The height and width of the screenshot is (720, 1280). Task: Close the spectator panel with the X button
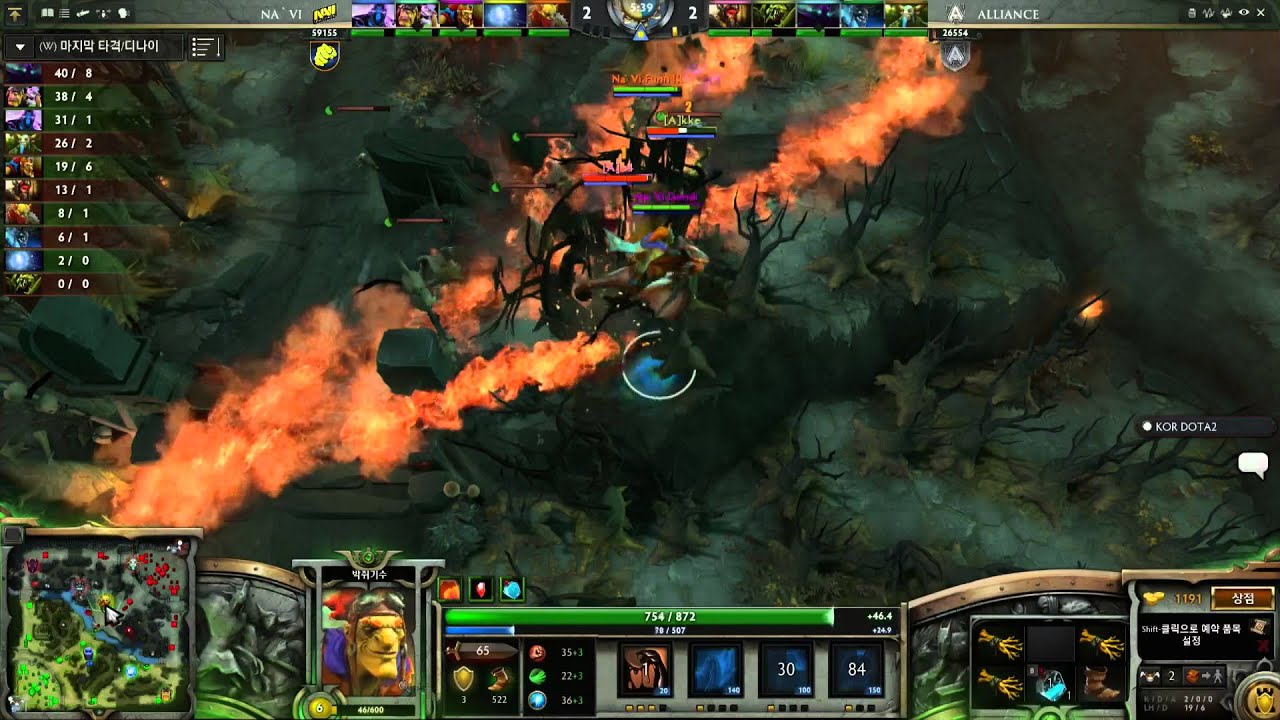tap(1261, 13)
